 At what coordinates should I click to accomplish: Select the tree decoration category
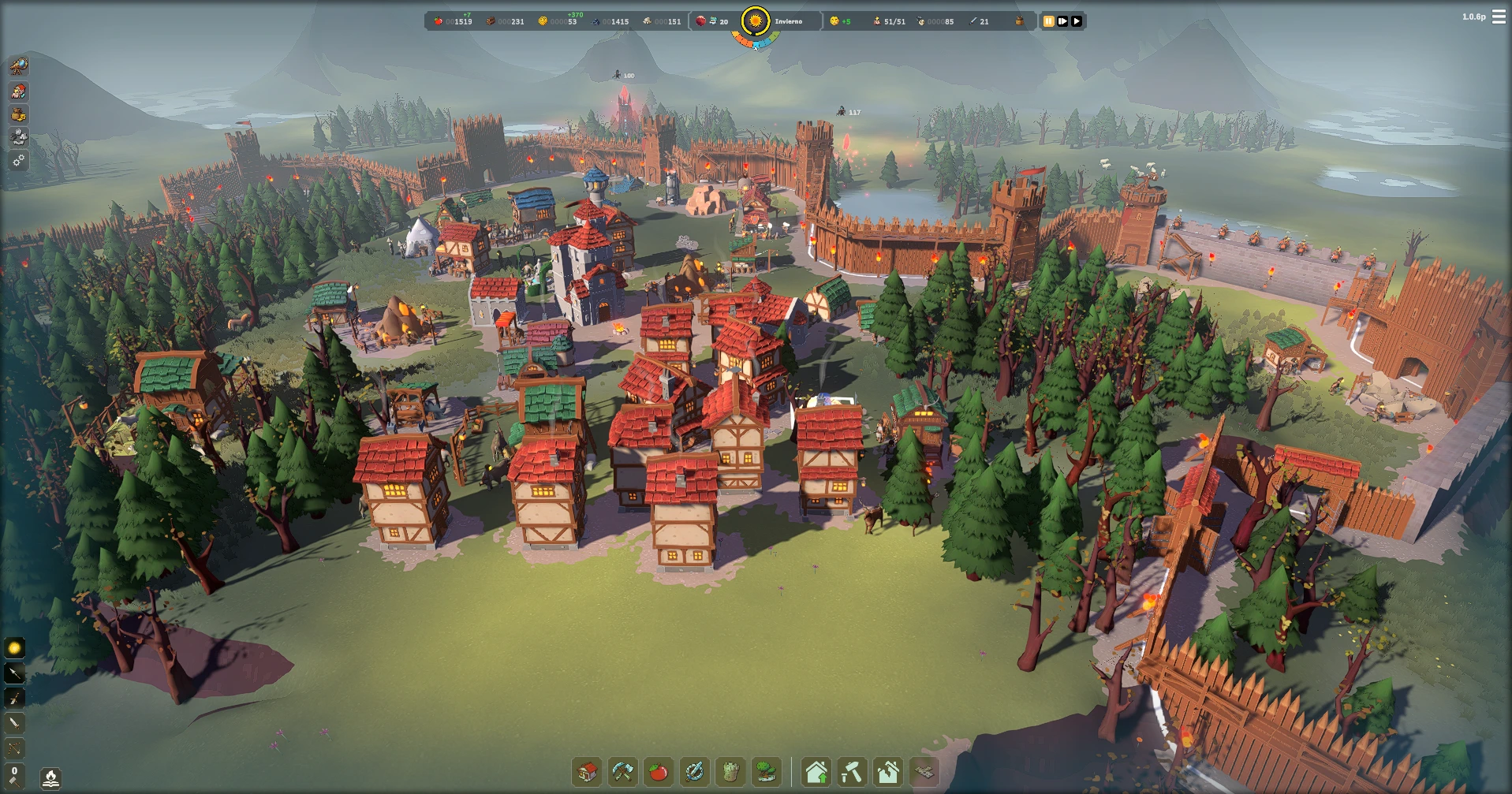click(766, 771)
